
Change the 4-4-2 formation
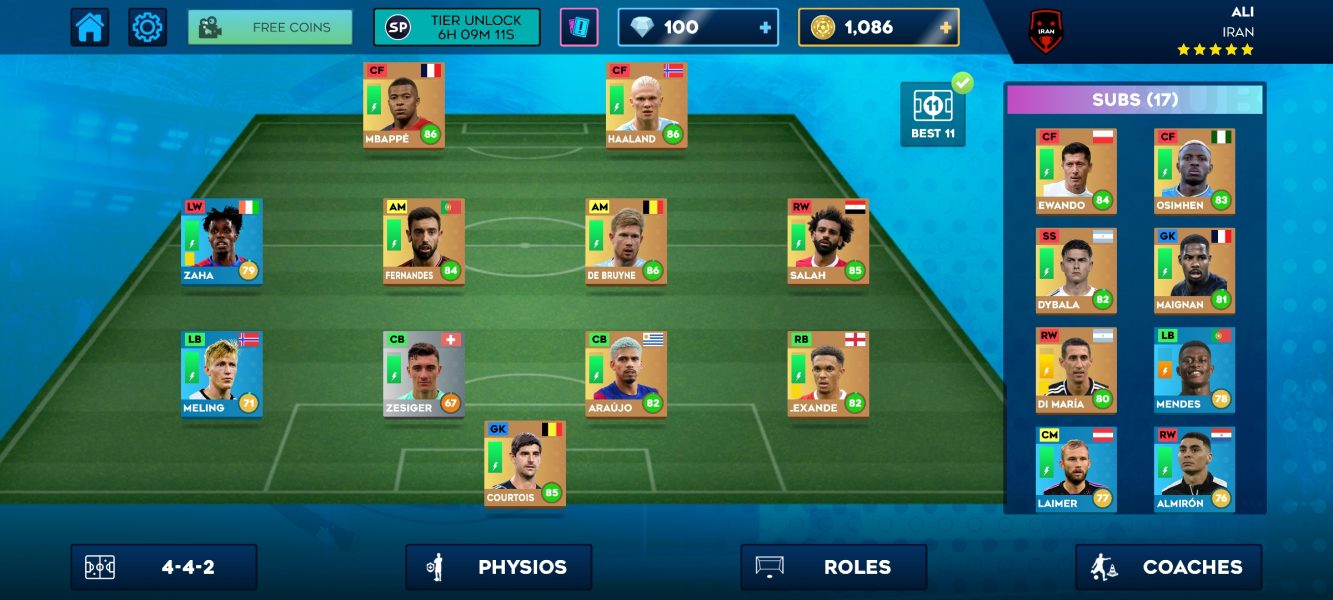(164, 567)
